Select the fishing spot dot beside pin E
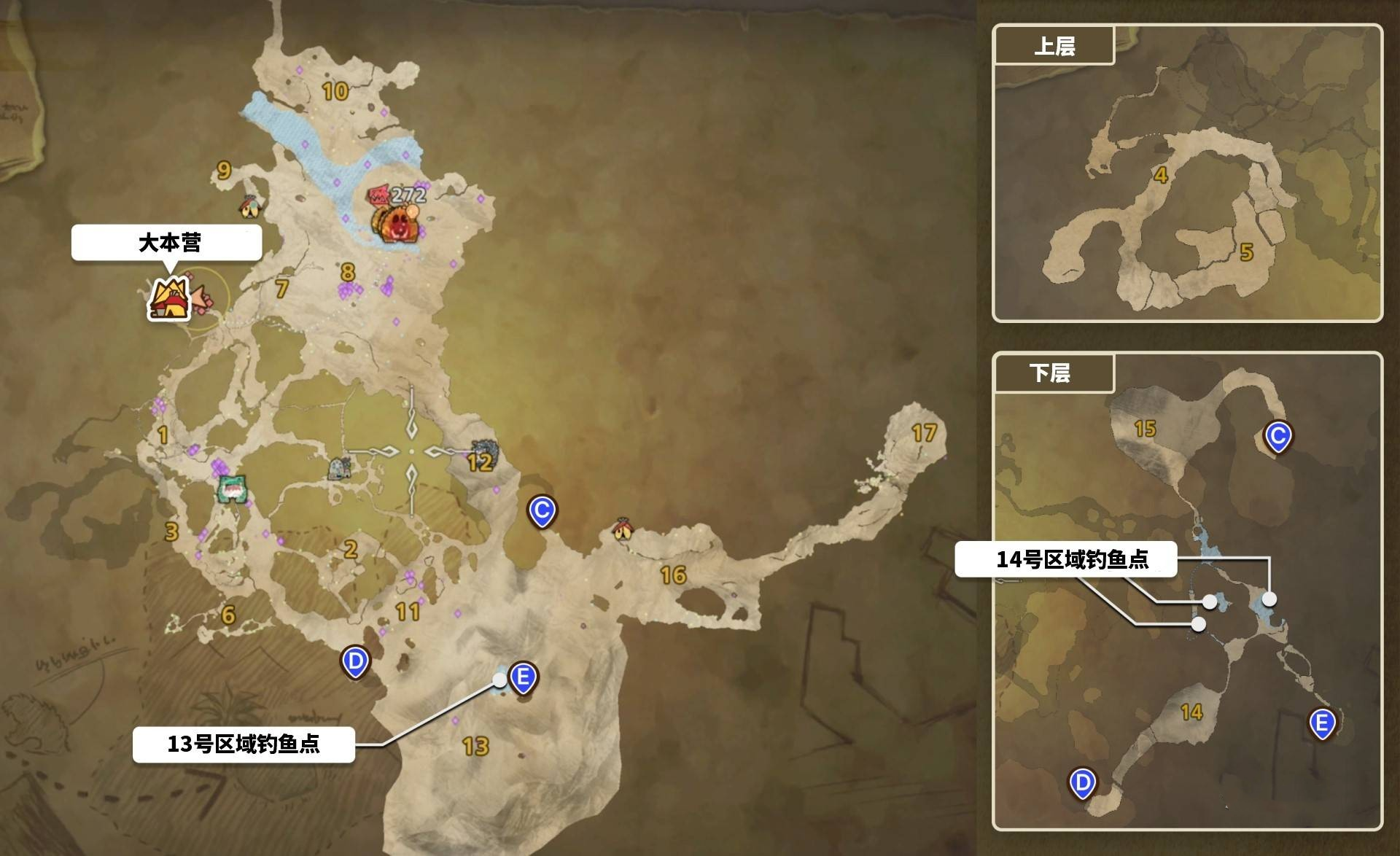This screenshot has width=1400, height=856. click(499, 680)
